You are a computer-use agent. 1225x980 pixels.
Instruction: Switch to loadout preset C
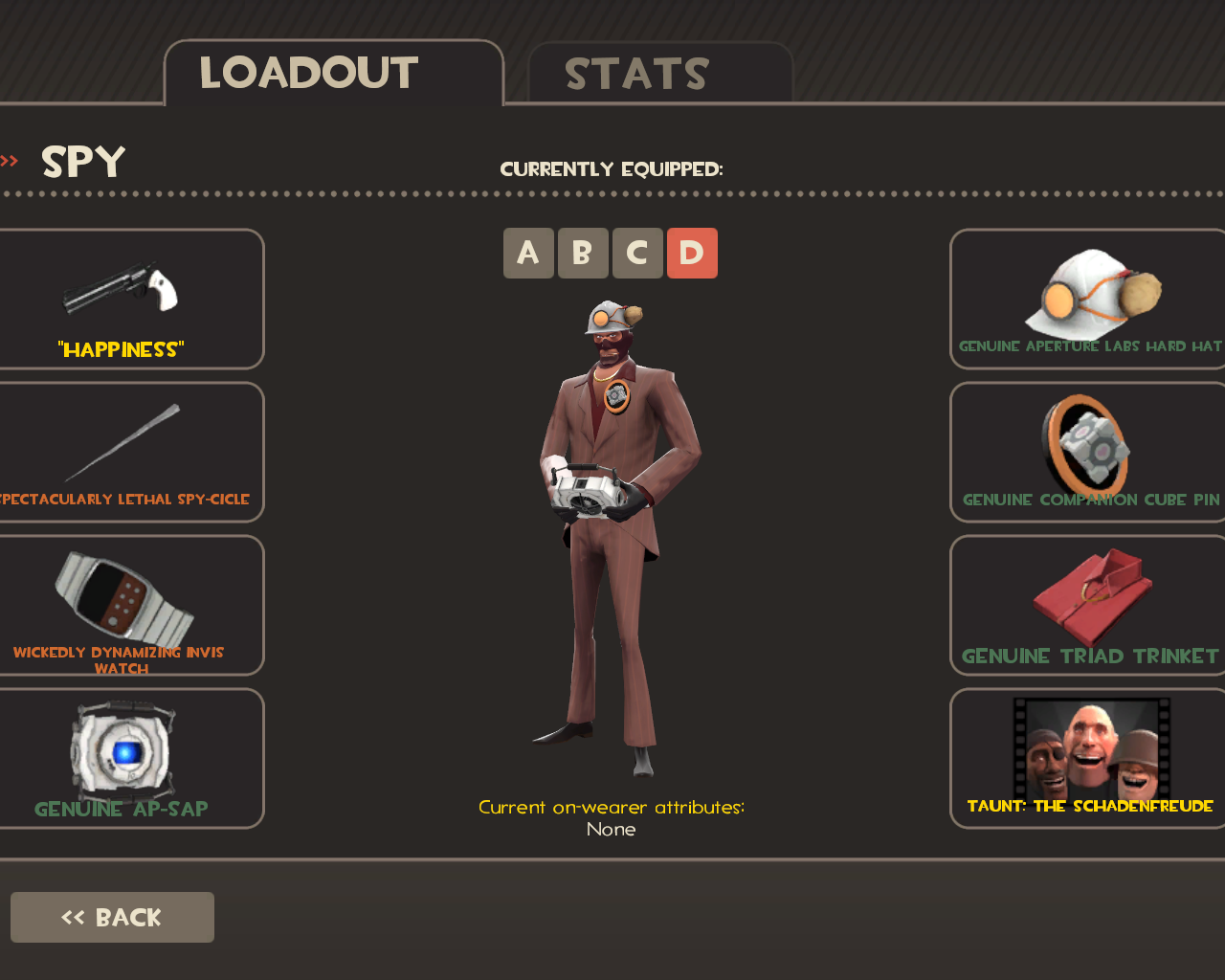(x=637, y=254)
